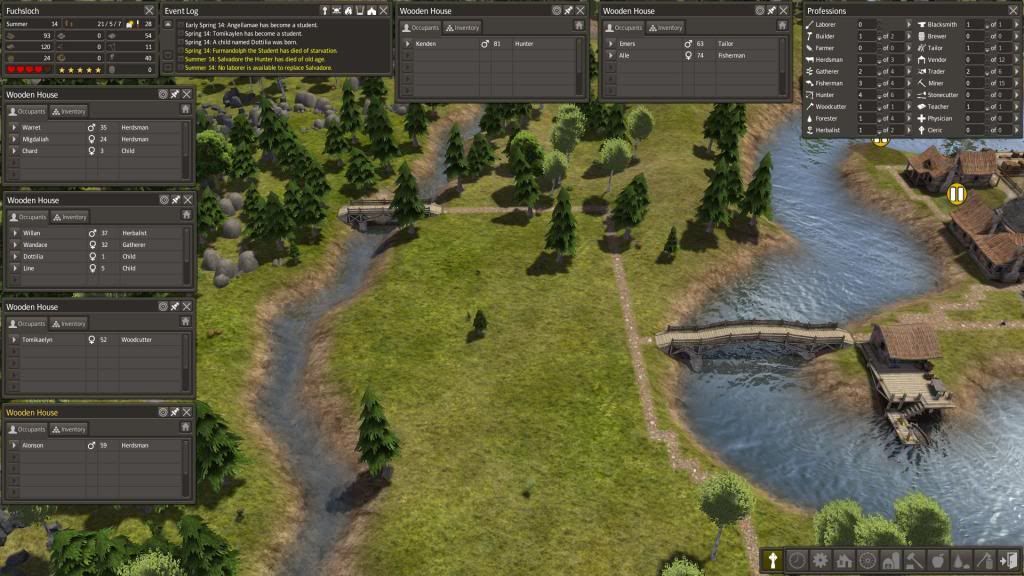
Task: Open the gear tools and reports menu
Action: click(820, 561)
